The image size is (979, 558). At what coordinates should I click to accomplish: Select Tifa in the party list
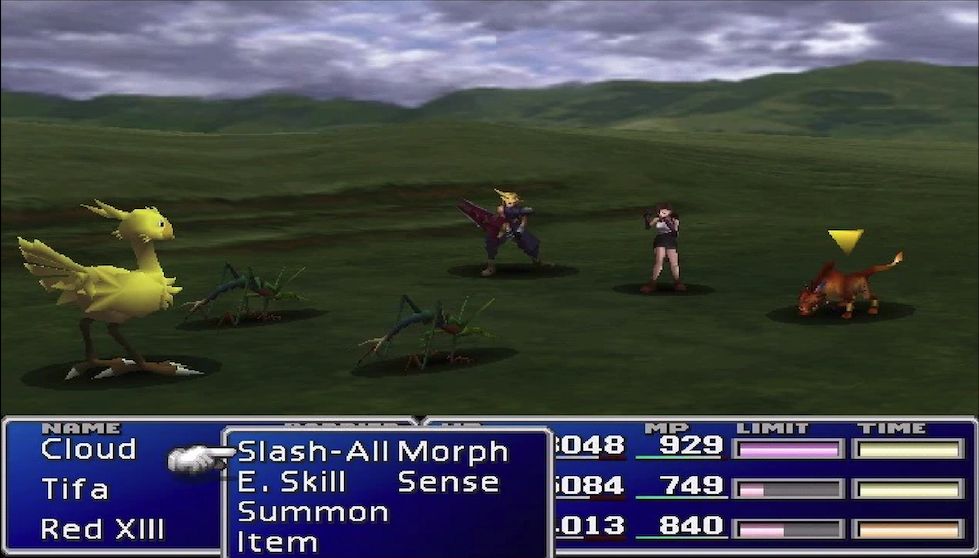(x=75, y=489)
